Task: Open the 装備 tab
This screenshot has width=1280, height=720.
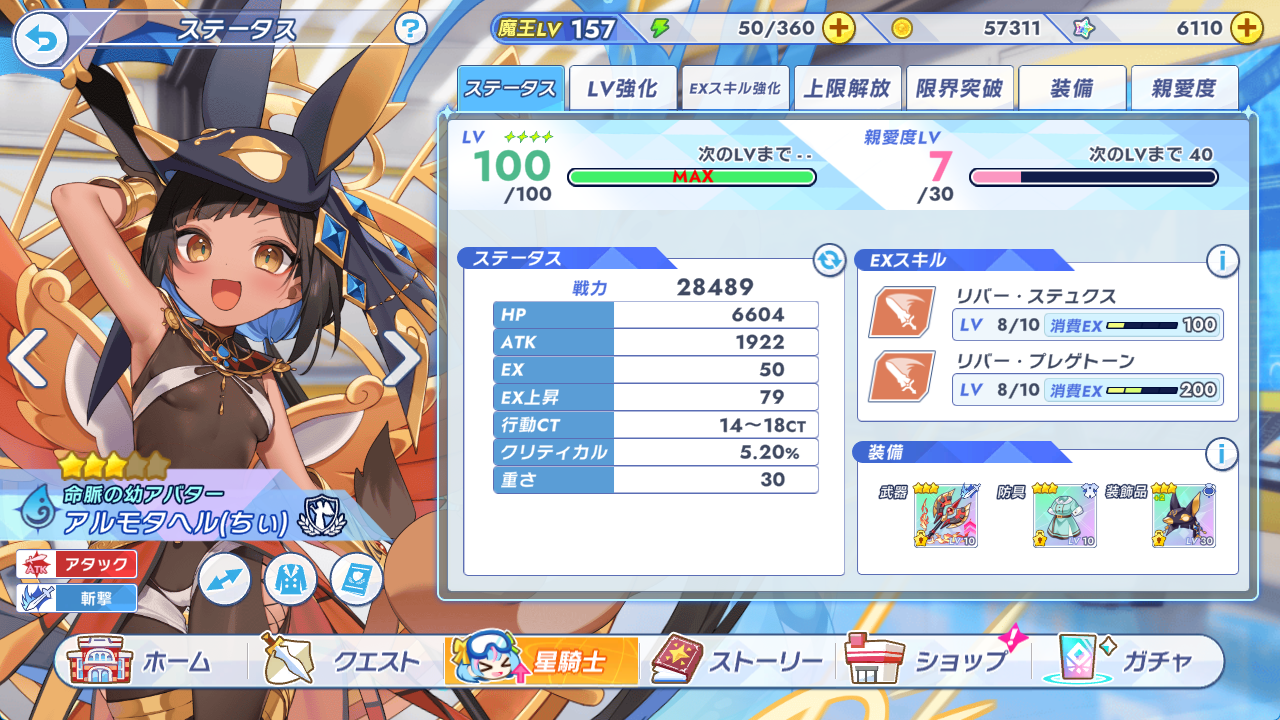Action: [1072, 88]
